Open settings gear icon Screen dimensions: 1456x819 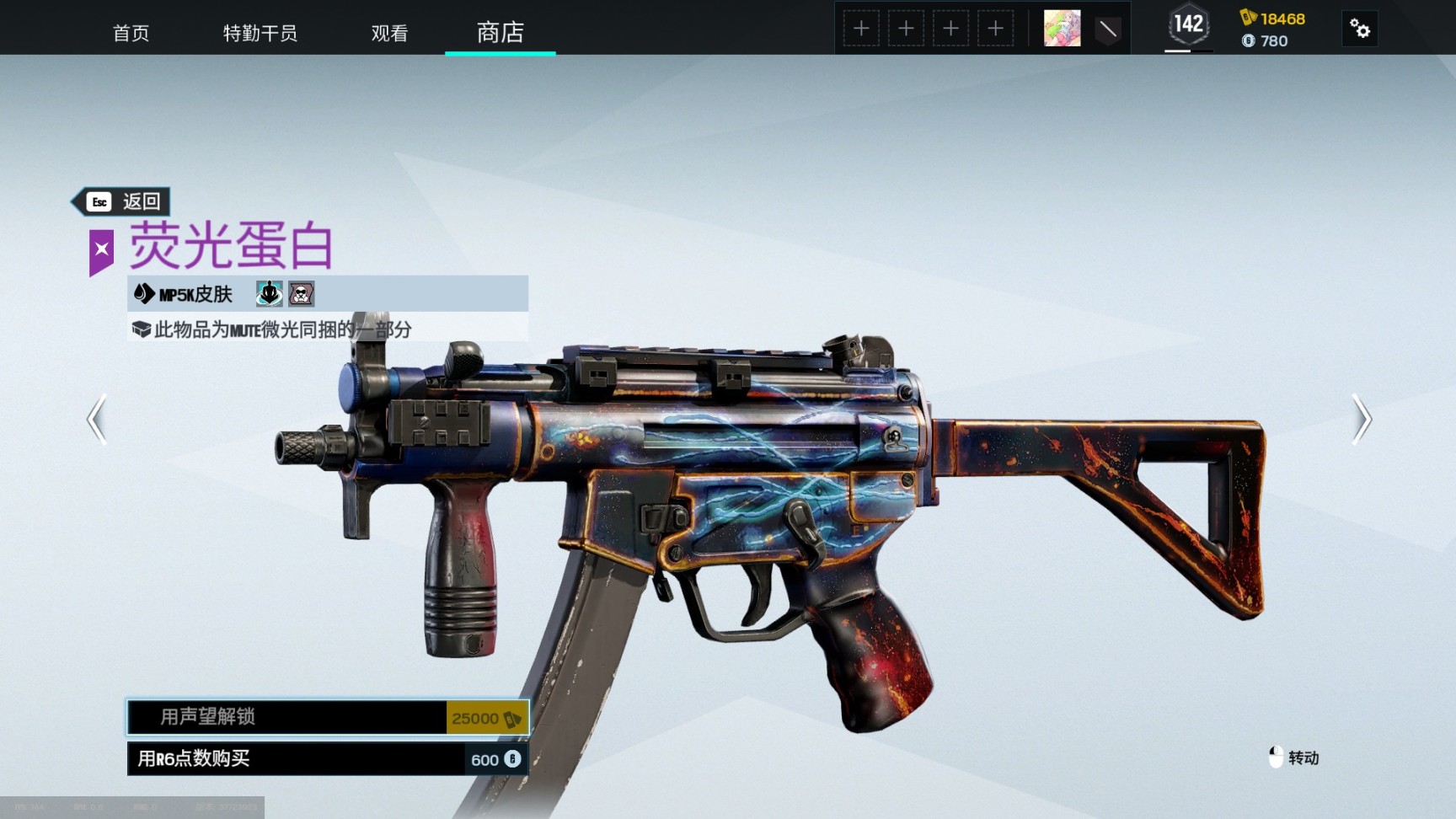point(1359,29)
